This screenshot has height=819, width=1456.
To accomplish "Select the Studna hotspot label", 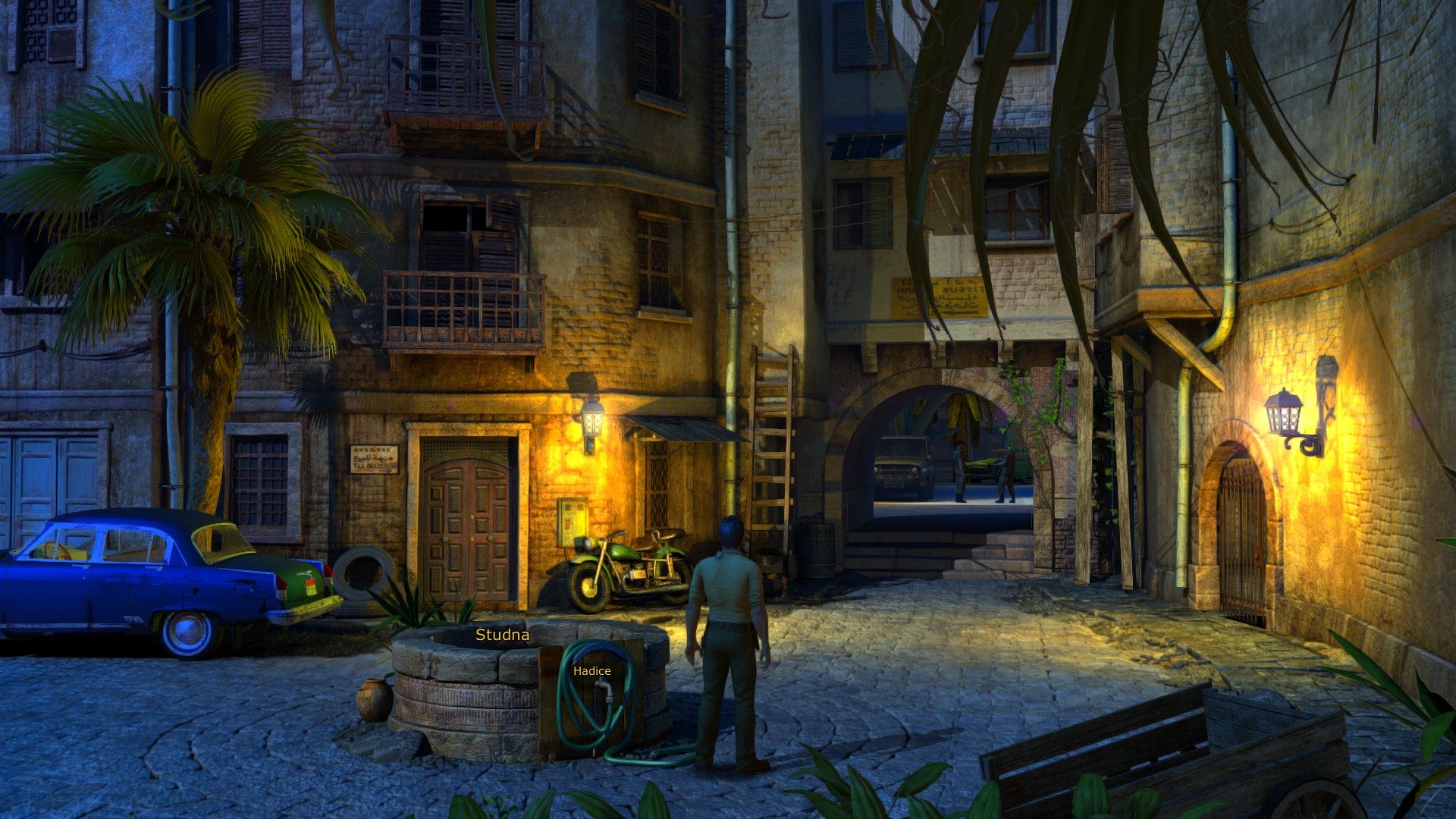I will 502,635.
